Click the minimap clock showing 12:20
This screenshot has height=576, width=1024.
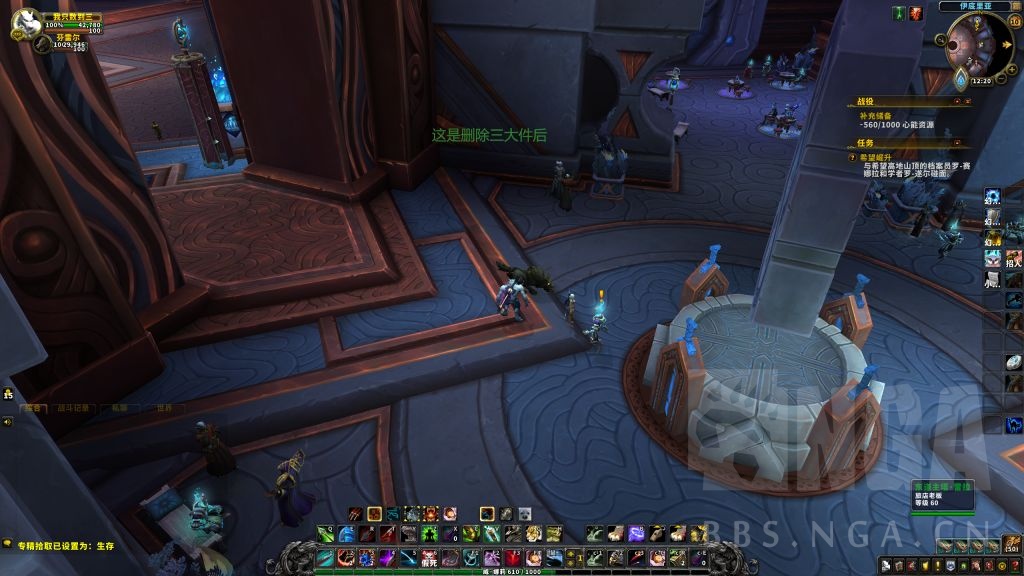tap(981, 81)
